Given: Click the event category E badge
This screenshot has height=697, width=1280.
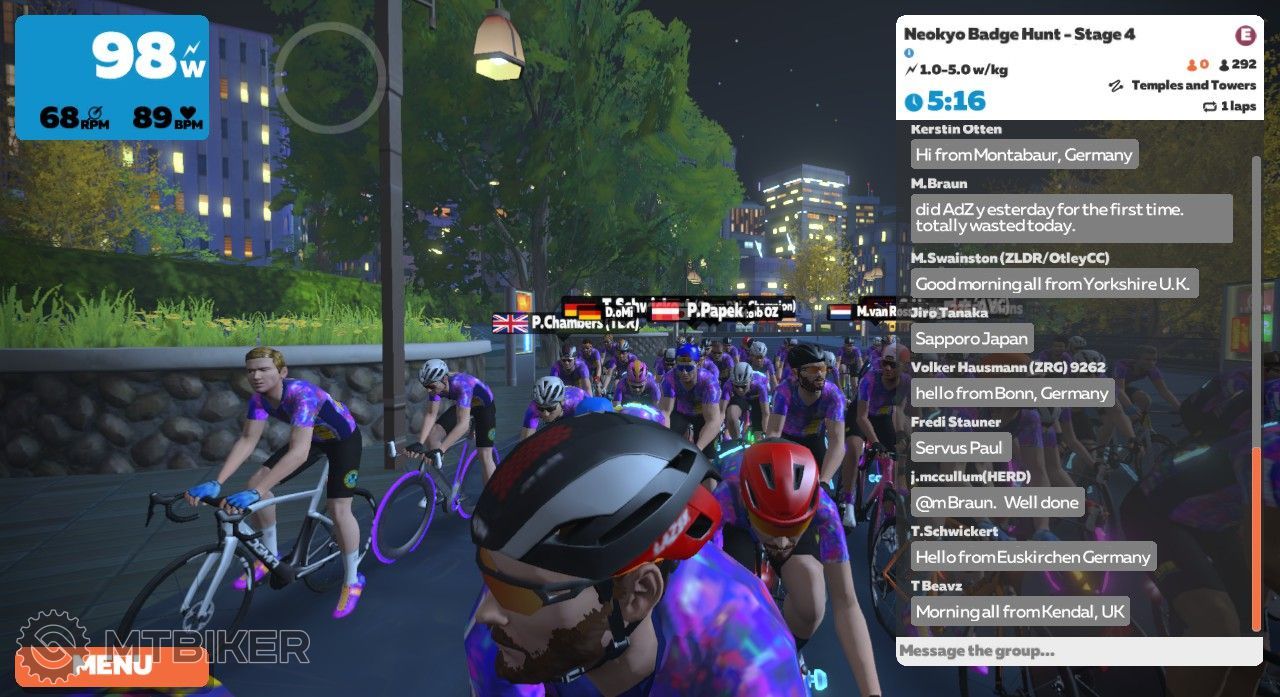Looking at the screenshot, I should coord(1245,35).
